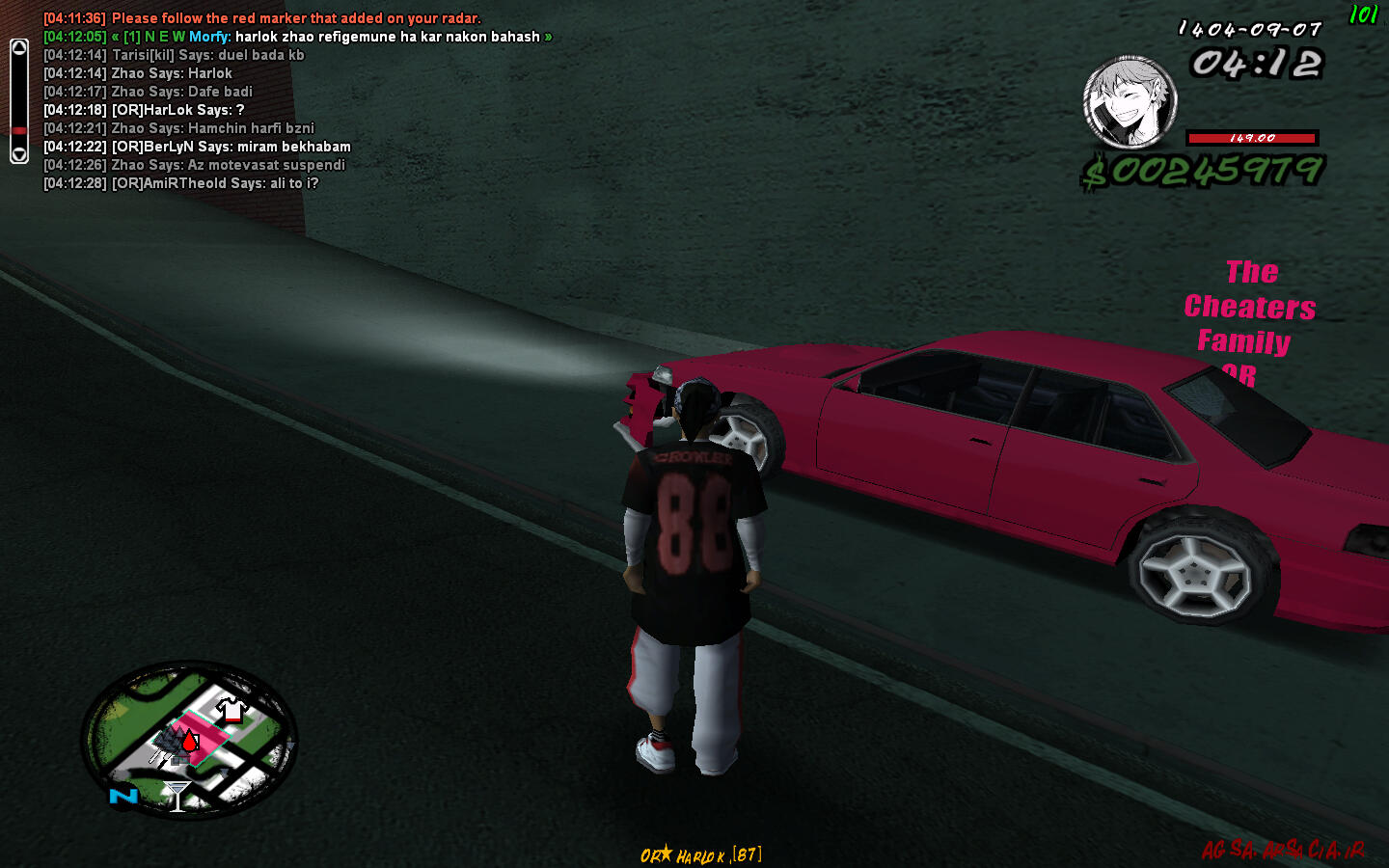Click the anime character portrait icon
Image resolution: width=1389 pixels, height=868 pixels.
pos(1130,102)
